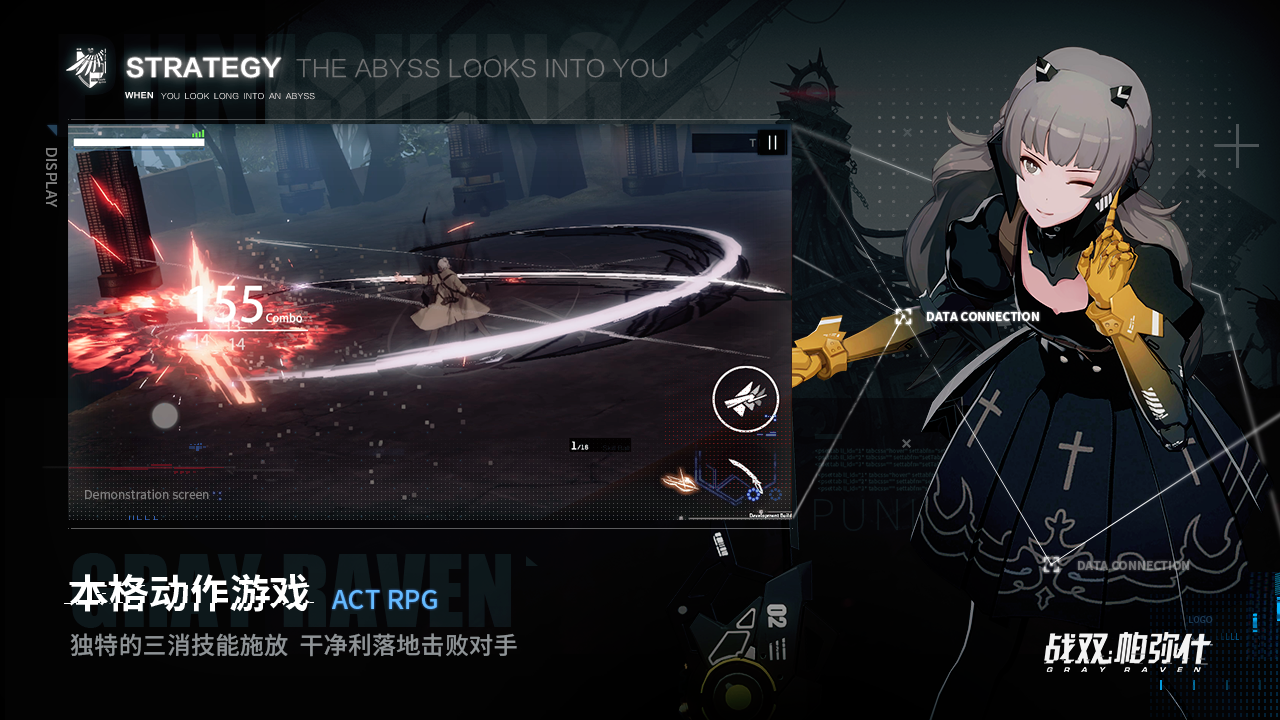Screen dimensions: 1280x720
Task: Tap the gray virtual joystick knob
Action: point(165,415)
